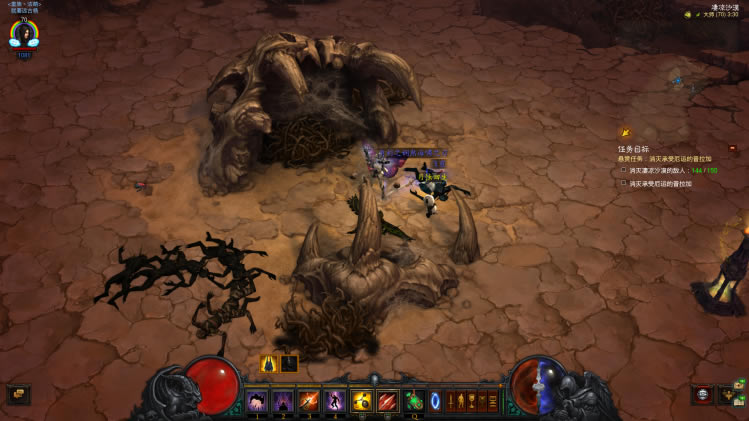749x421 pixels.
Task: Select the glowing yellow orb primary skill
Action: pyautogui.click(x=361, y=401)
